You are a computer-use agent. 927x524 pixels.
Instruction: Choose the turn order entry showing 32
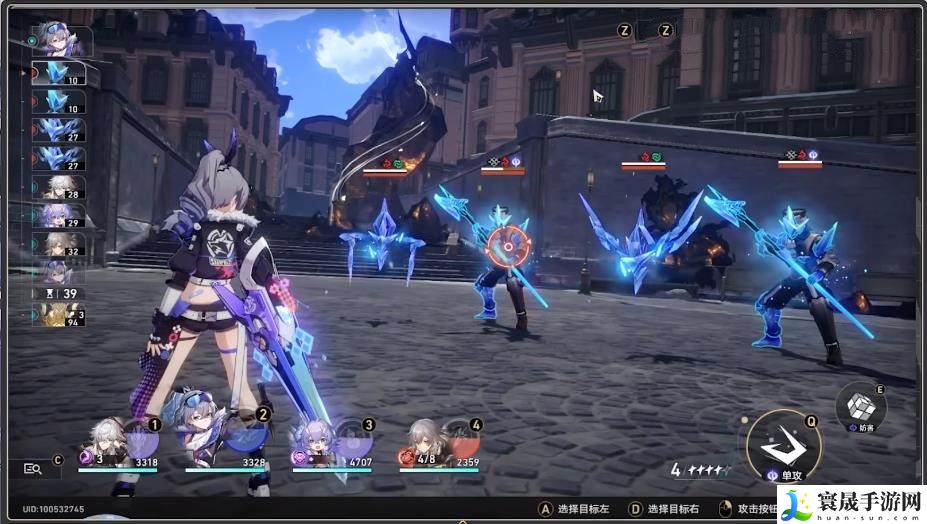pyautogui.click(x=58, y=245)
